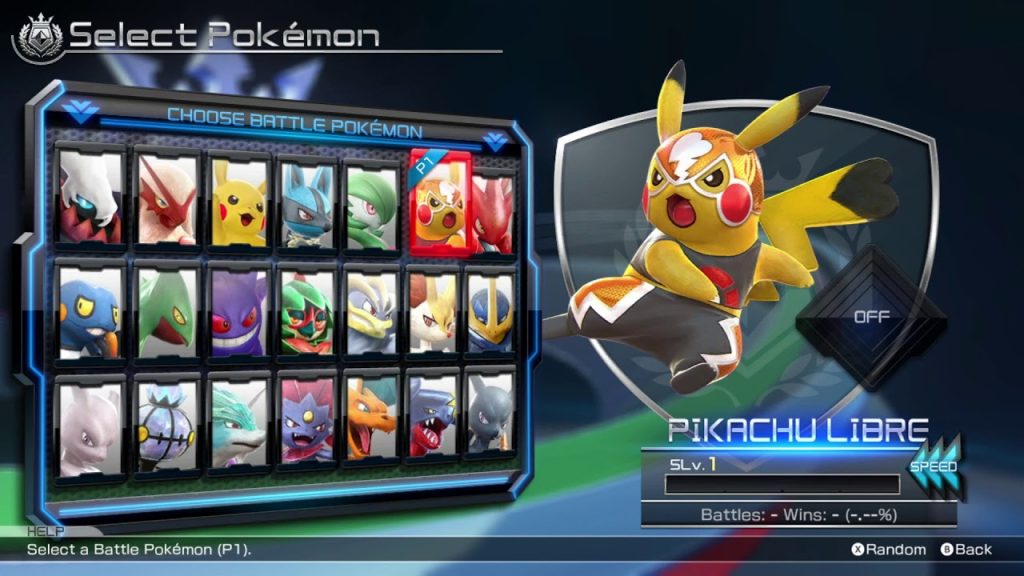Pick Scizor as your fighter
1024x576 pixels.
[493, 208]
